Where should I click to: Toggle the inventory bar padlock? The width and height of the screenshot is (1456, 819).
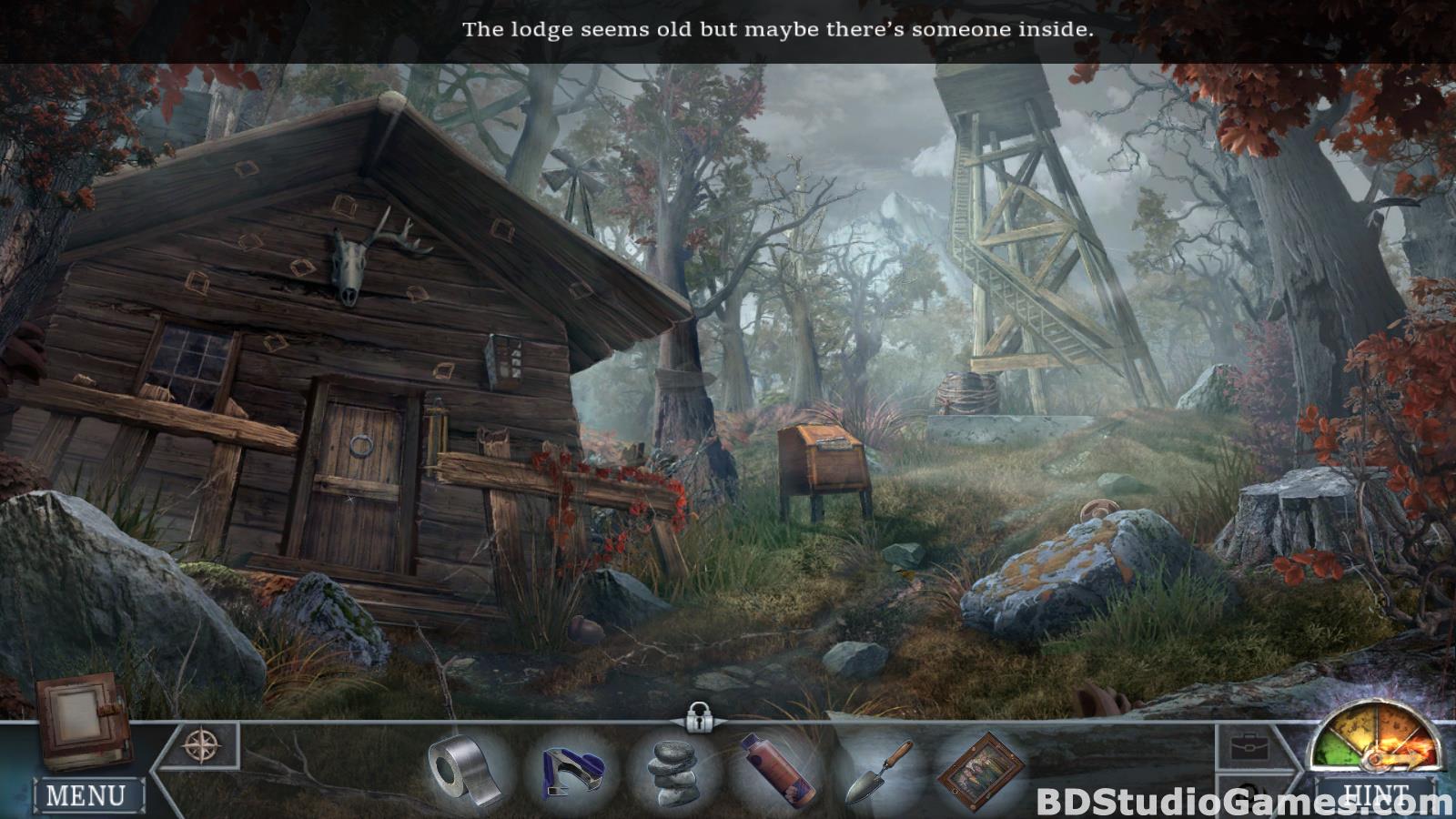click(698, 717)
